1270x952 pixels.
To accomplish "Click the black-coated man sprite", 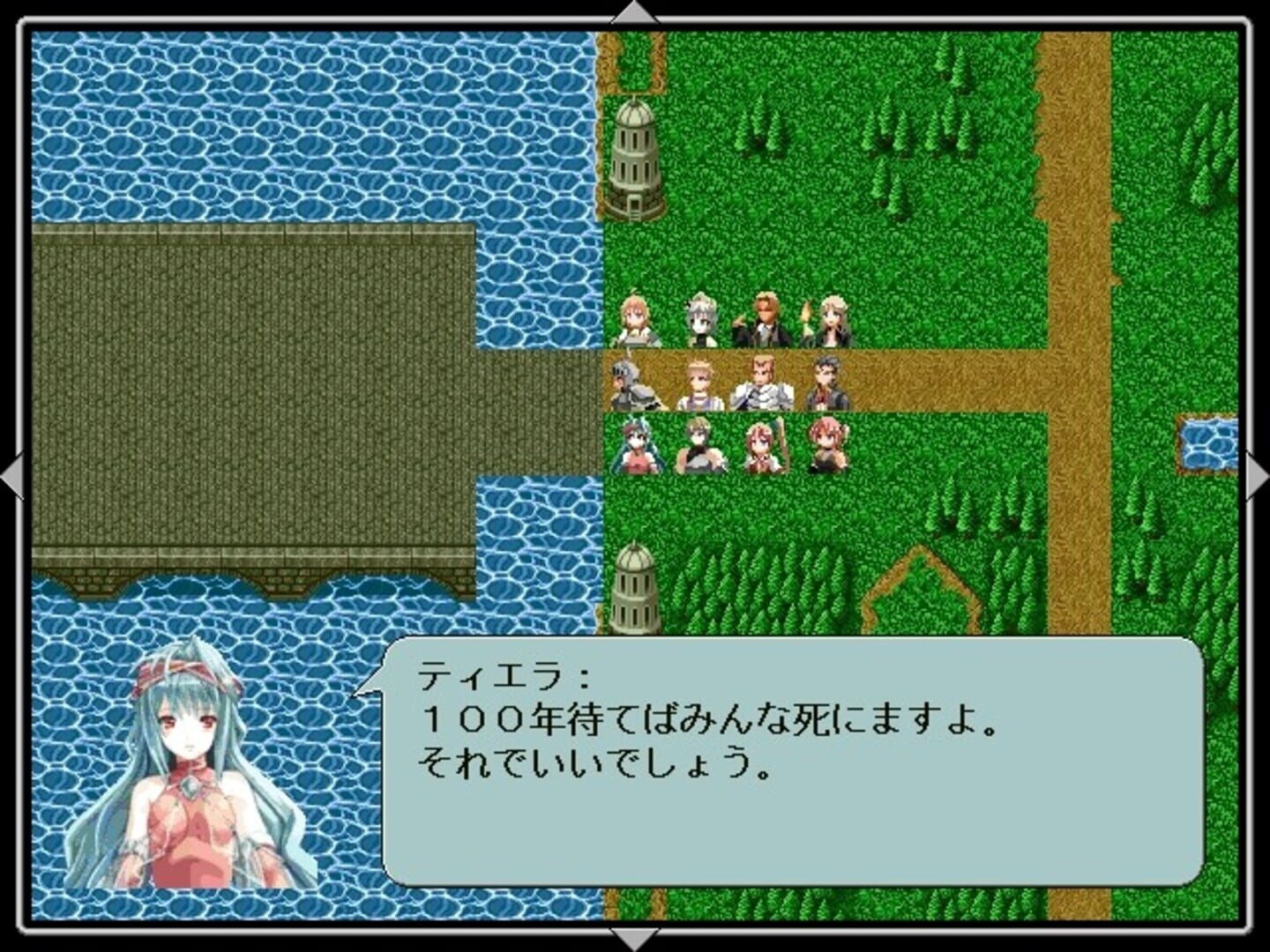I will 766,319.
